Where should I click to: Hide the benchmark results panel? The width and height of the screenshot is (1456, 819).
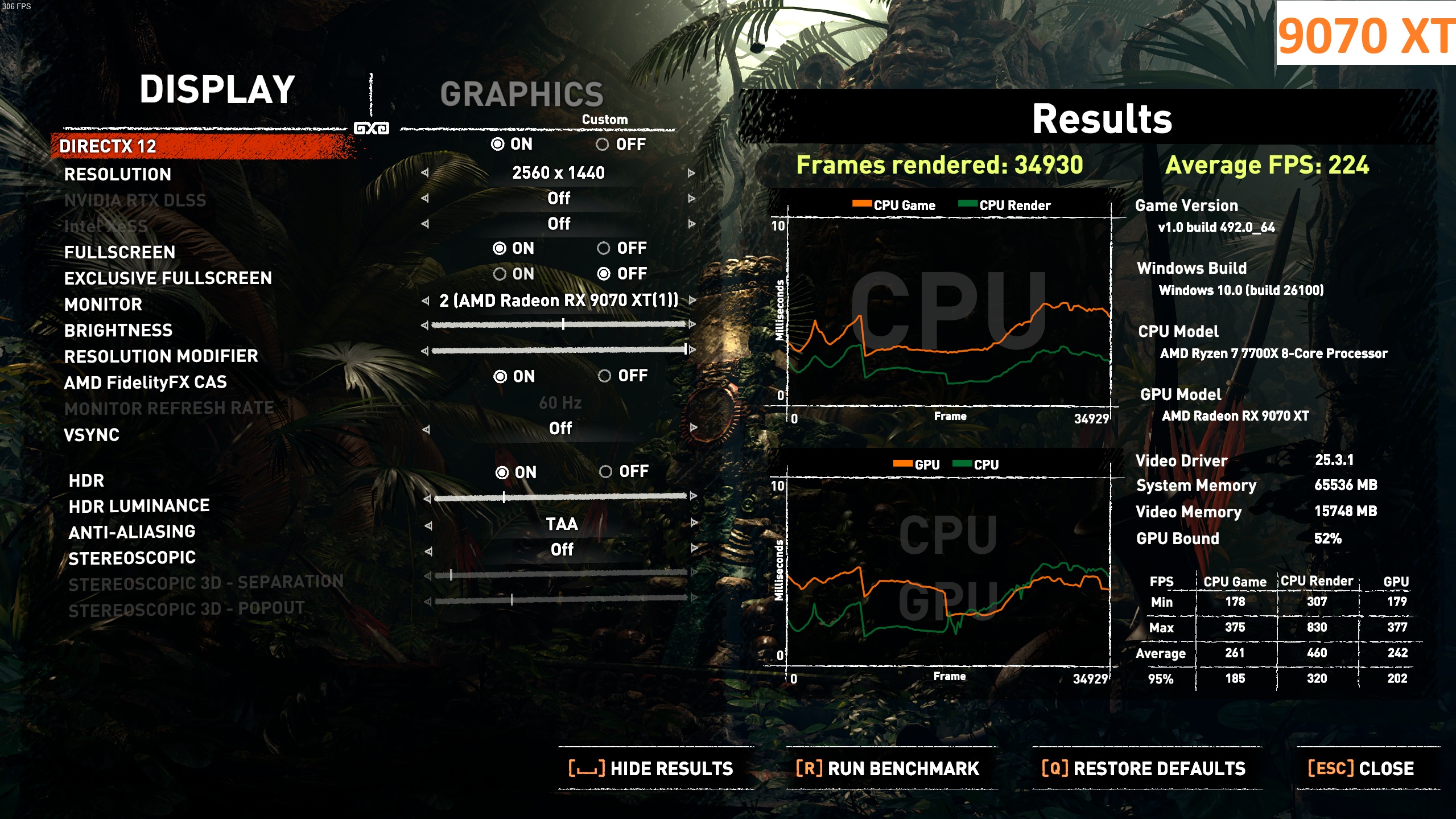tap(651, 768)
